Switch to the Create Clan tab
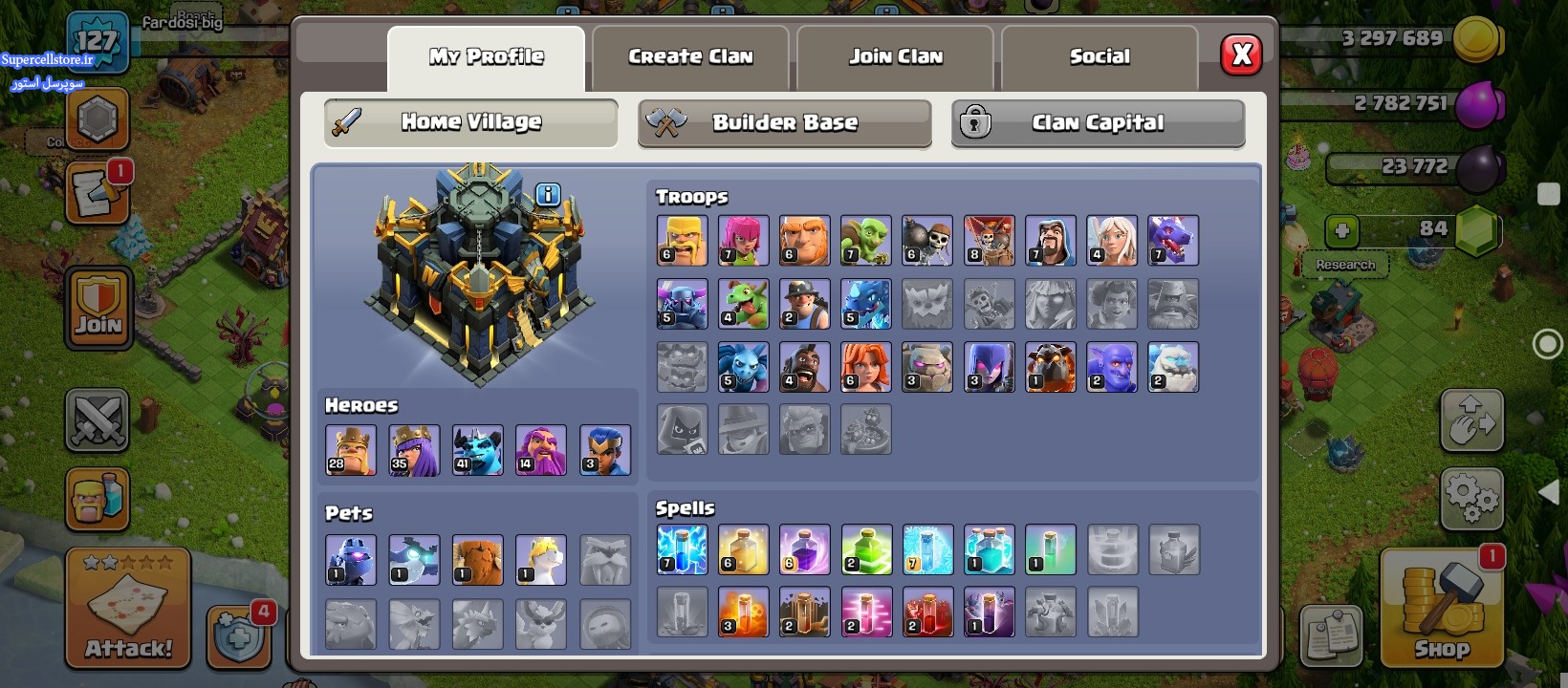Screen dimensions: 1568x688 tap(690, 57)
